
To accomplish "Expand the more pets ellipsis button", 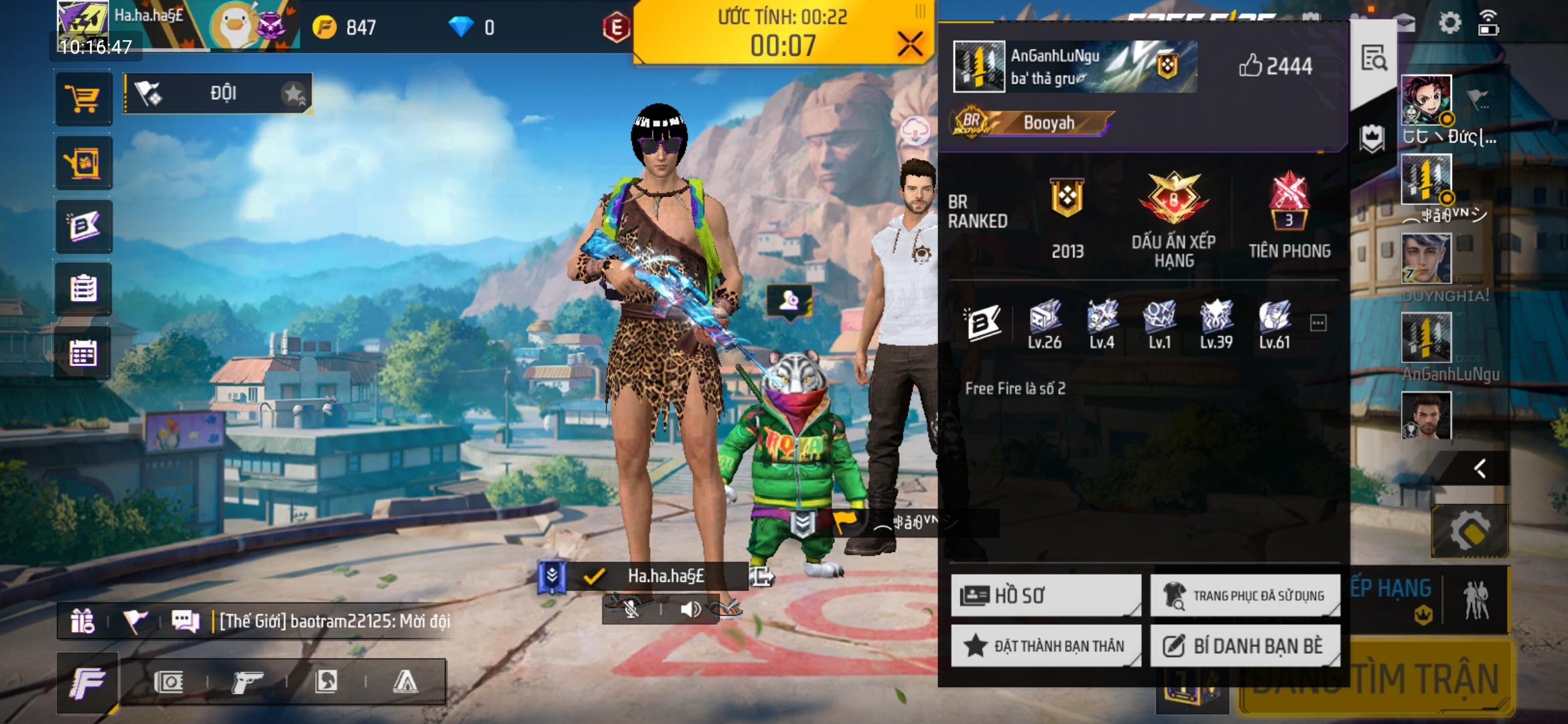I will (x=1317, y=323).
